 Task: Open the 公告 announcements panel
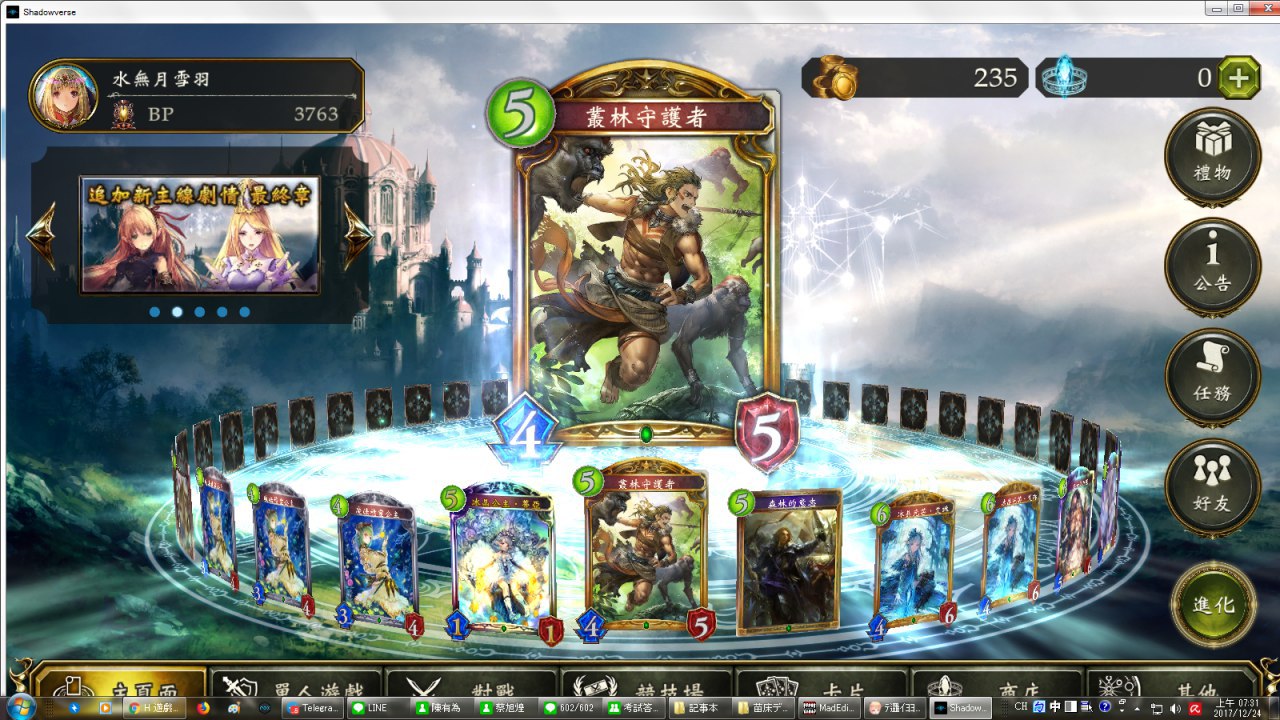(1212, 263)
